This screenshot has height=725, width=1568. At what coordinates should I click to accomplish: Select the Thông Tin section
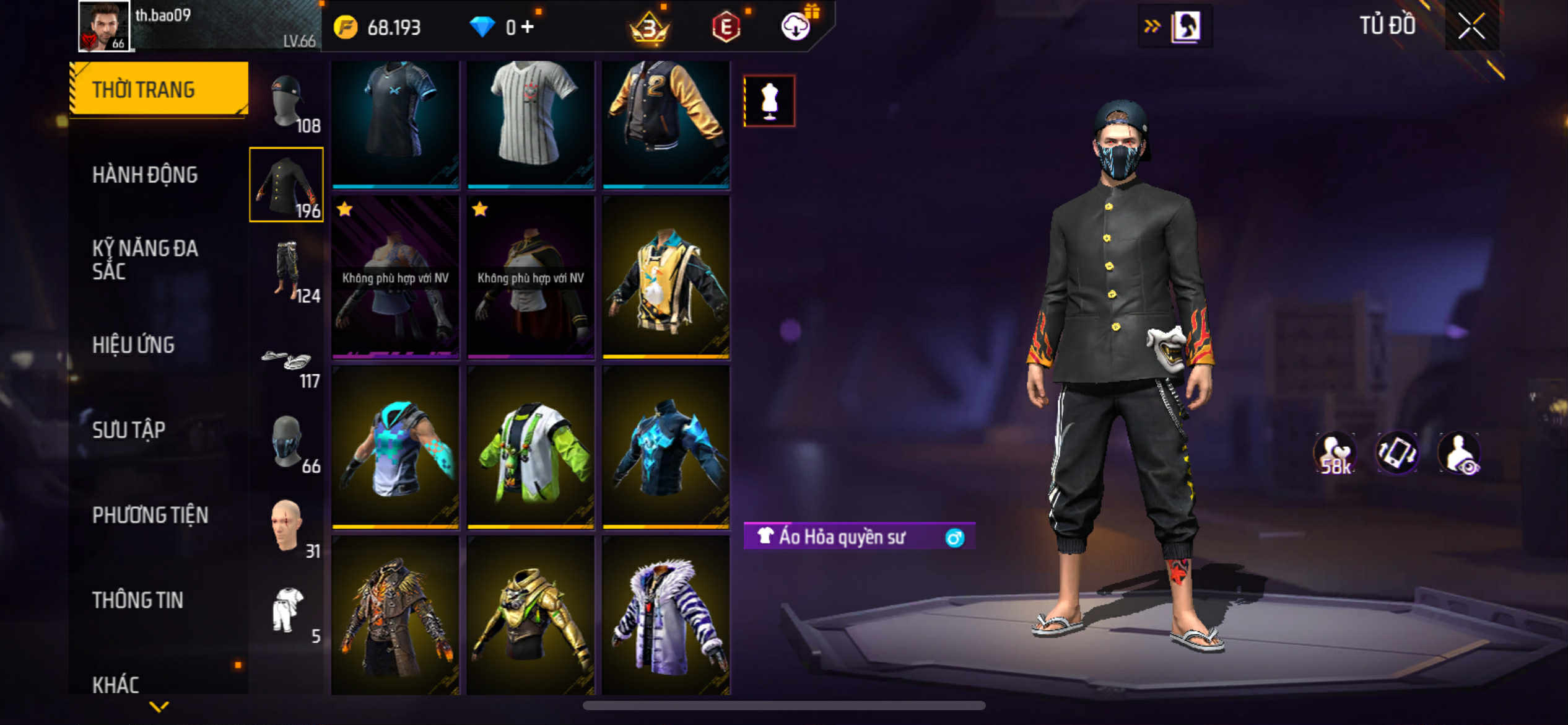137,599
